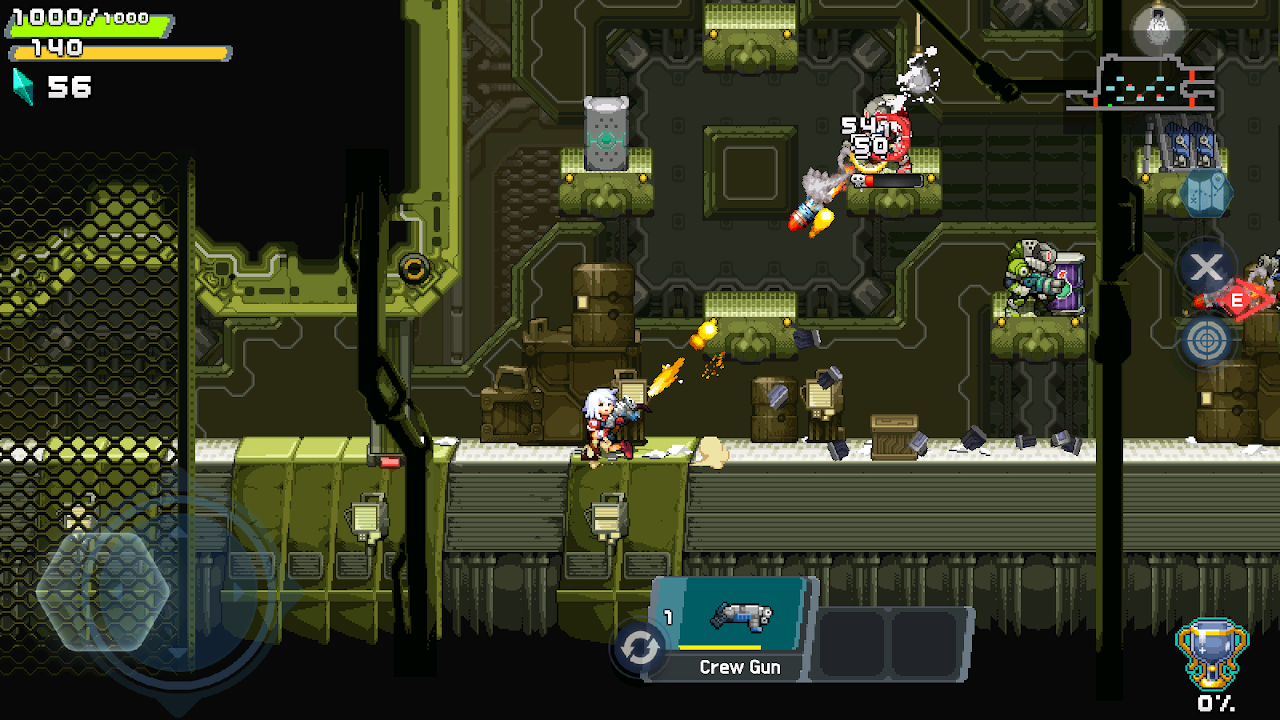Tap the round X action button
Viewport: 1280px width, 720px height.
click(1206, 267)
